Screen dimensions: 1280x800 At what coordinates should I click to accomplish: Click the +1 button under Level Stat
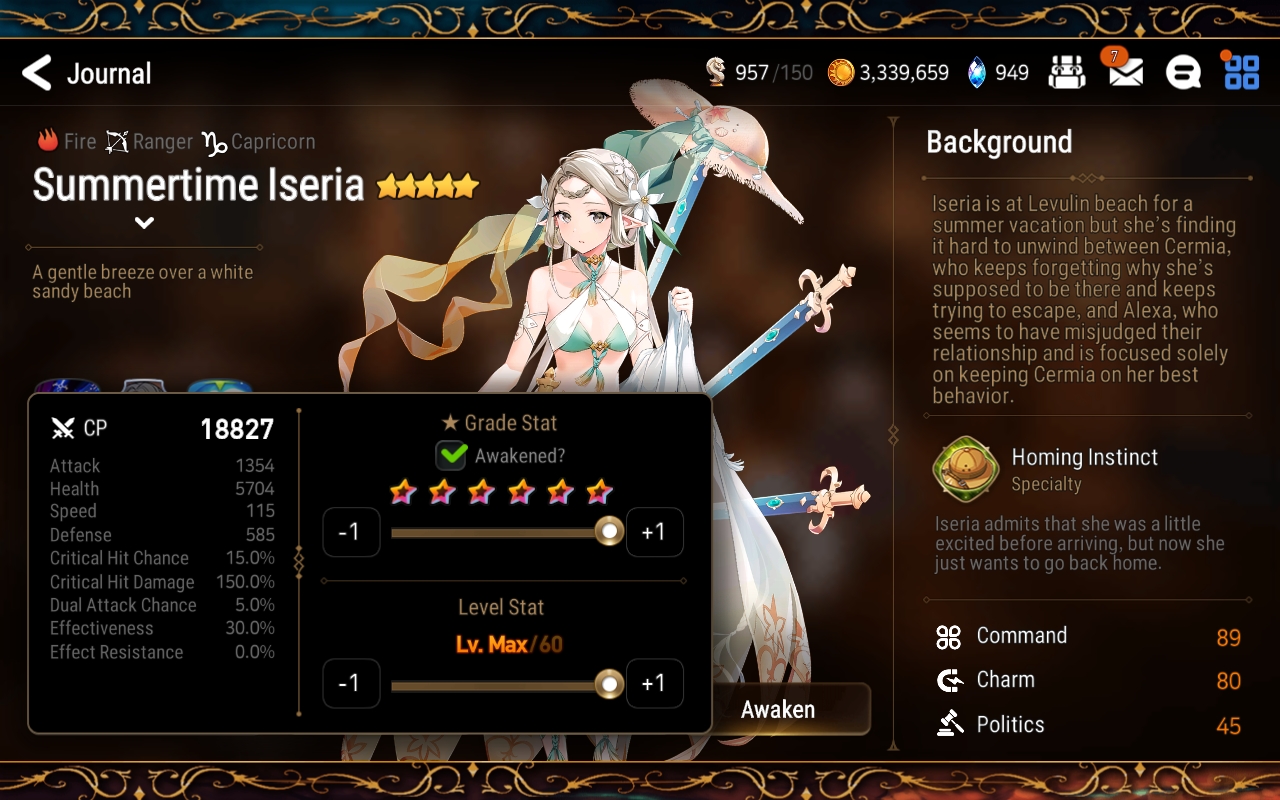click(655, 683)
